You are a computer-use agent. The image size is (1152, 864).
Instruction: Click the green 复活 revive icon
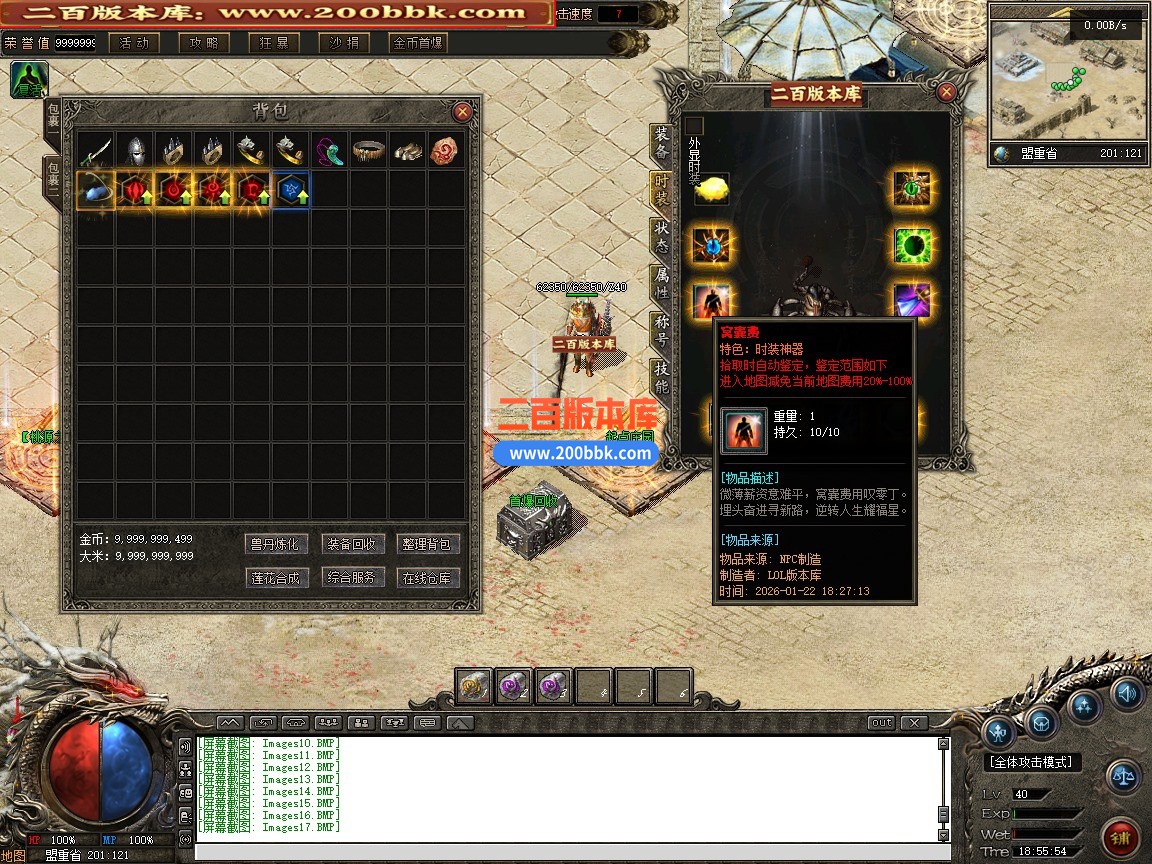(28, 80)
